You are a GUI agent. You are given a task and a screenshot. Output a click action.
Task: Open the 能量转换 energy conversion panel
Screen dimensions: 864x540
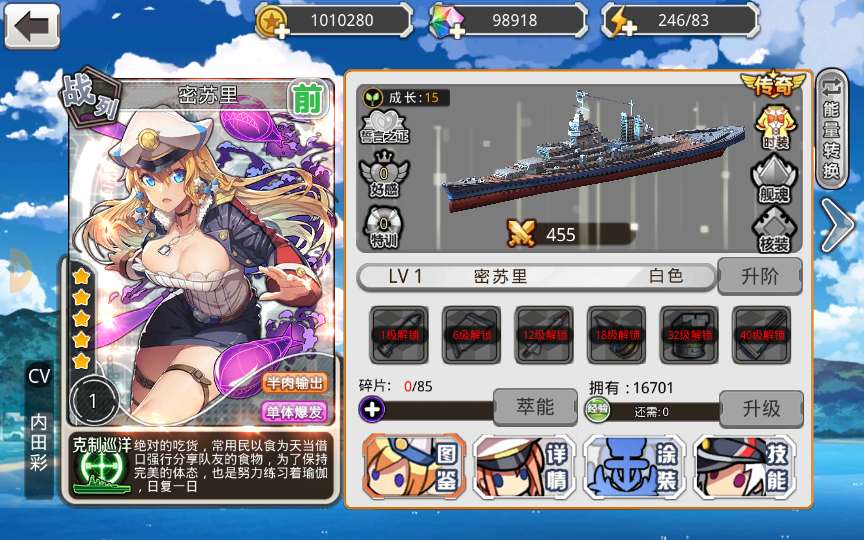tap(832, 128)
